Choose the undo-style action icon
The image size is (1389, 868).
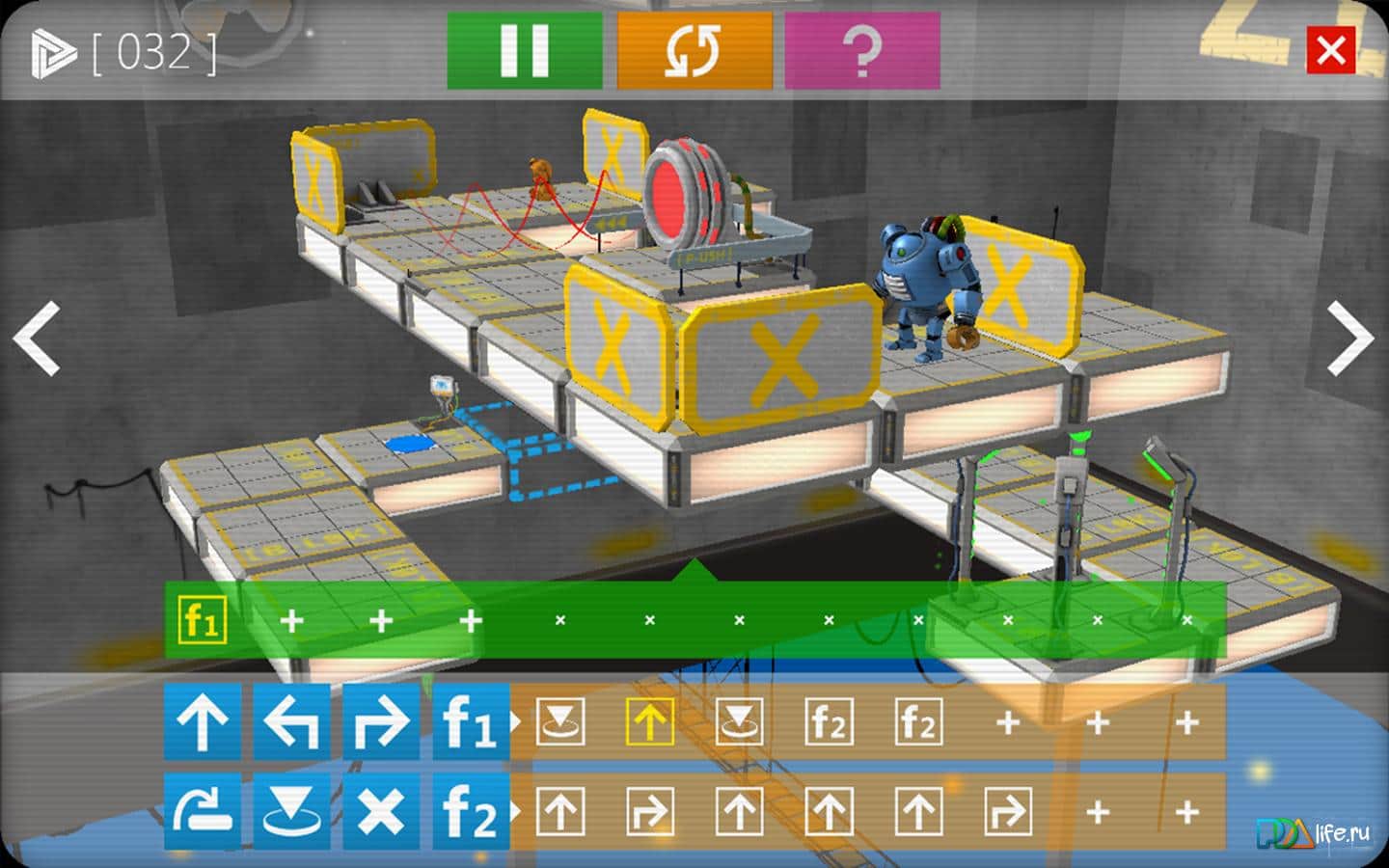[x=204, y=810]
